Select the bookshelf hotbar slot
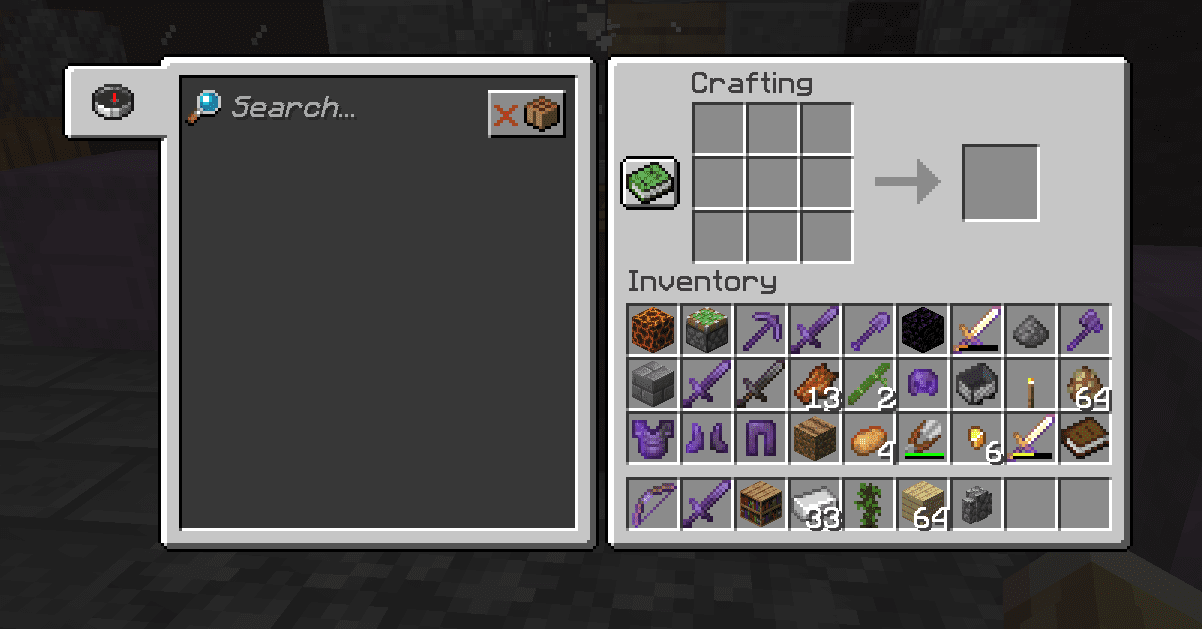 [x=761, y=503]
